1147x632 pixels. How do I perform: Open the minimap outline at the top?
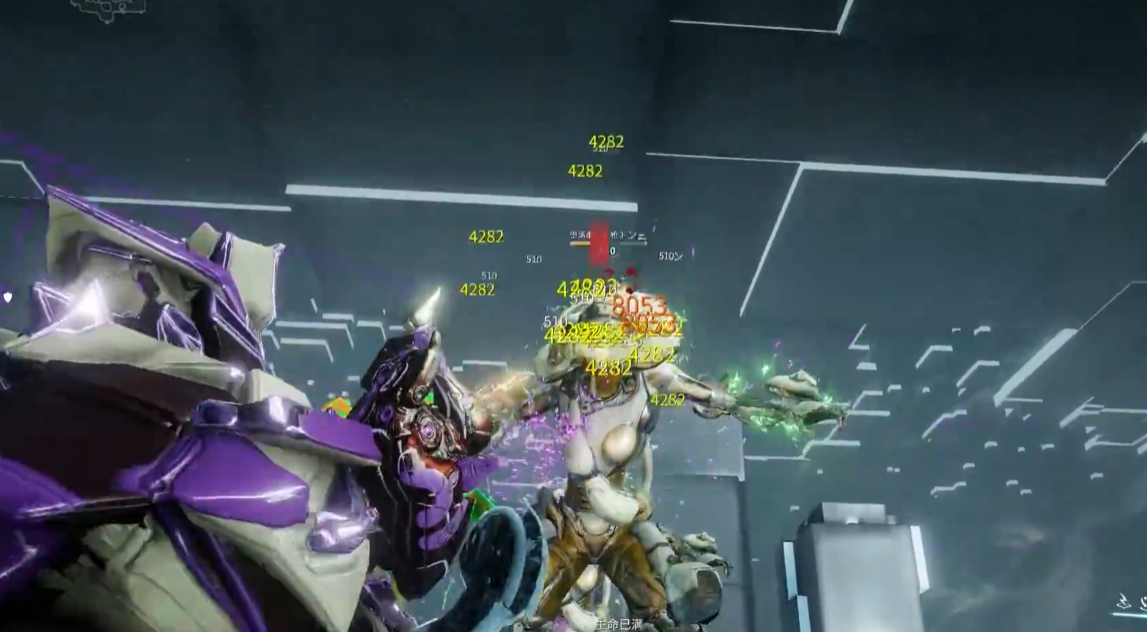pyautogui.click(x=108, y=7)
